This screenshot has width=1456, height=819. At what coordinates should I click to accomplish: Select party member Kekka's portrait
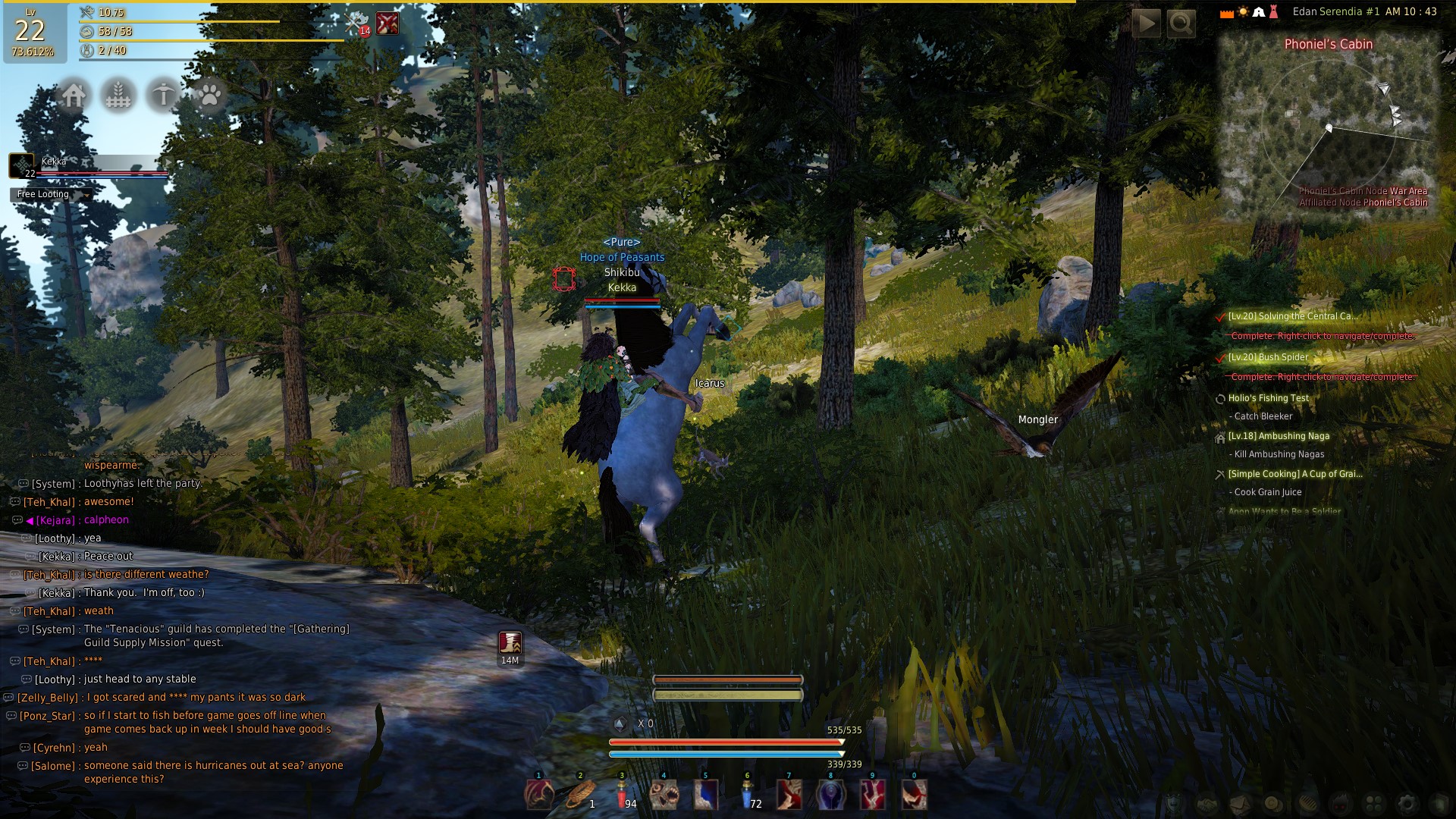coord(22,165)
